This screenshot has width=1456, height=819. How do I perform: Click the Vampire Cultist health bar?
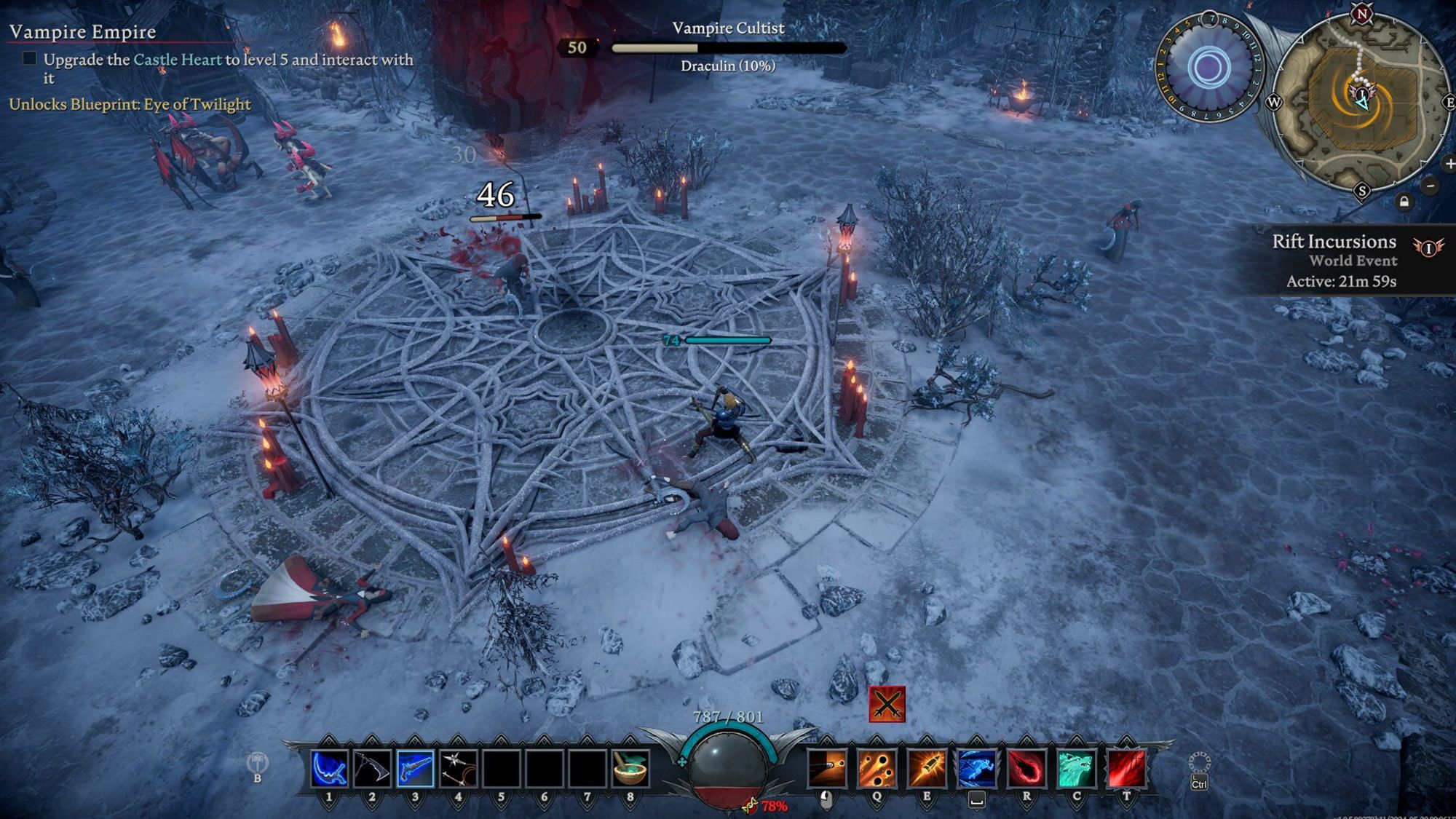(x=728, y=47)
